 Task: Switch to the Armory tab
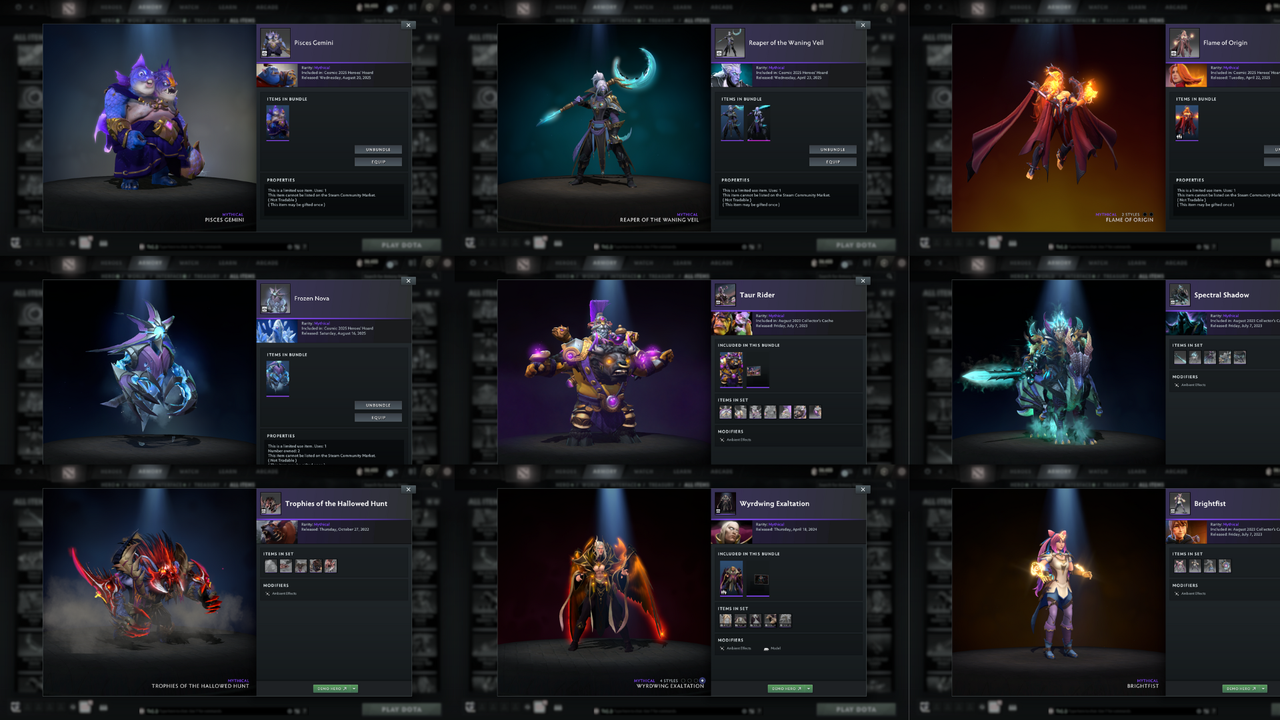pyautogui.click(x=150, y=8)
